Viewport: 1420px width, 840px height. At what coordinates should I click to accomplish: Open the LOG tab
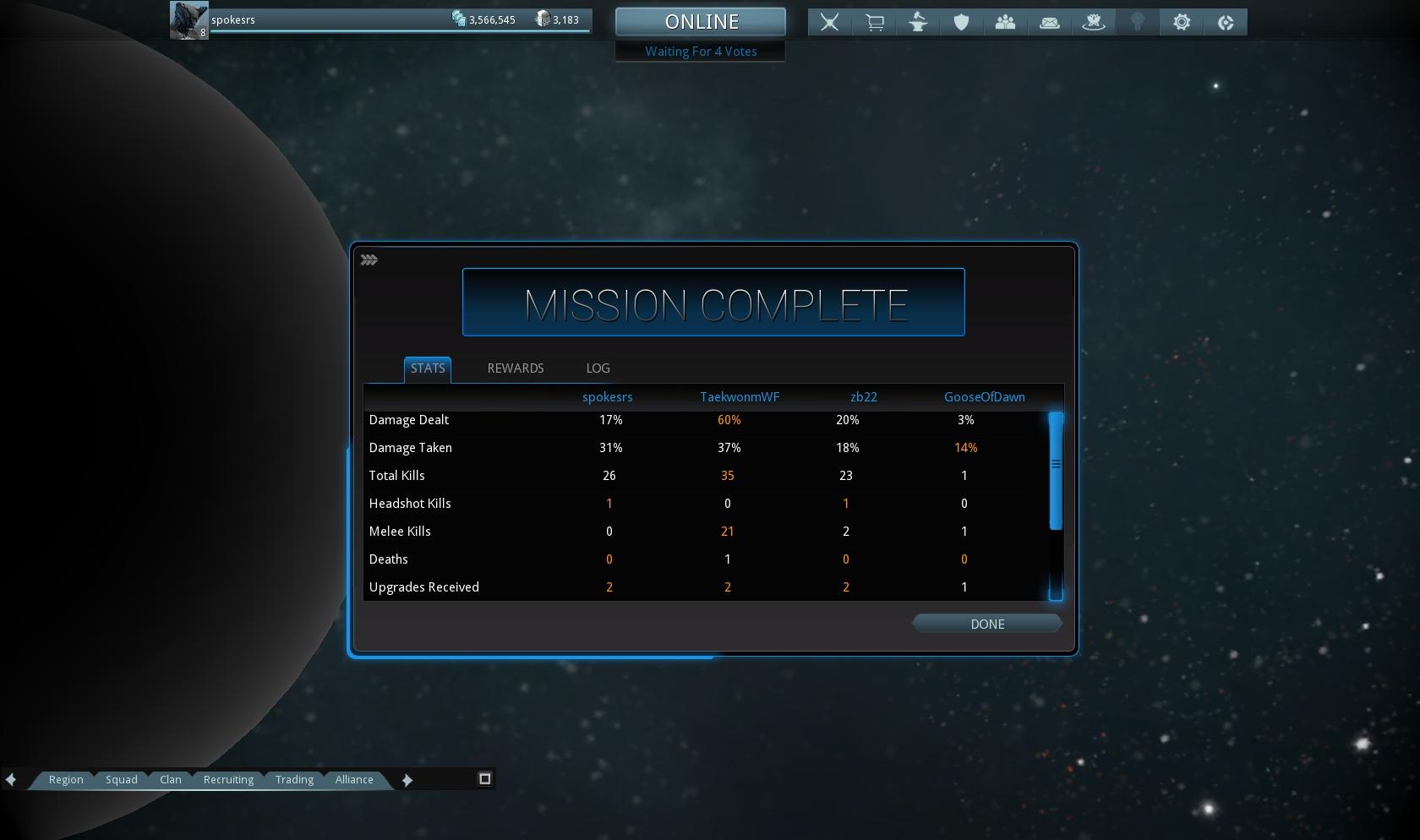598,368
